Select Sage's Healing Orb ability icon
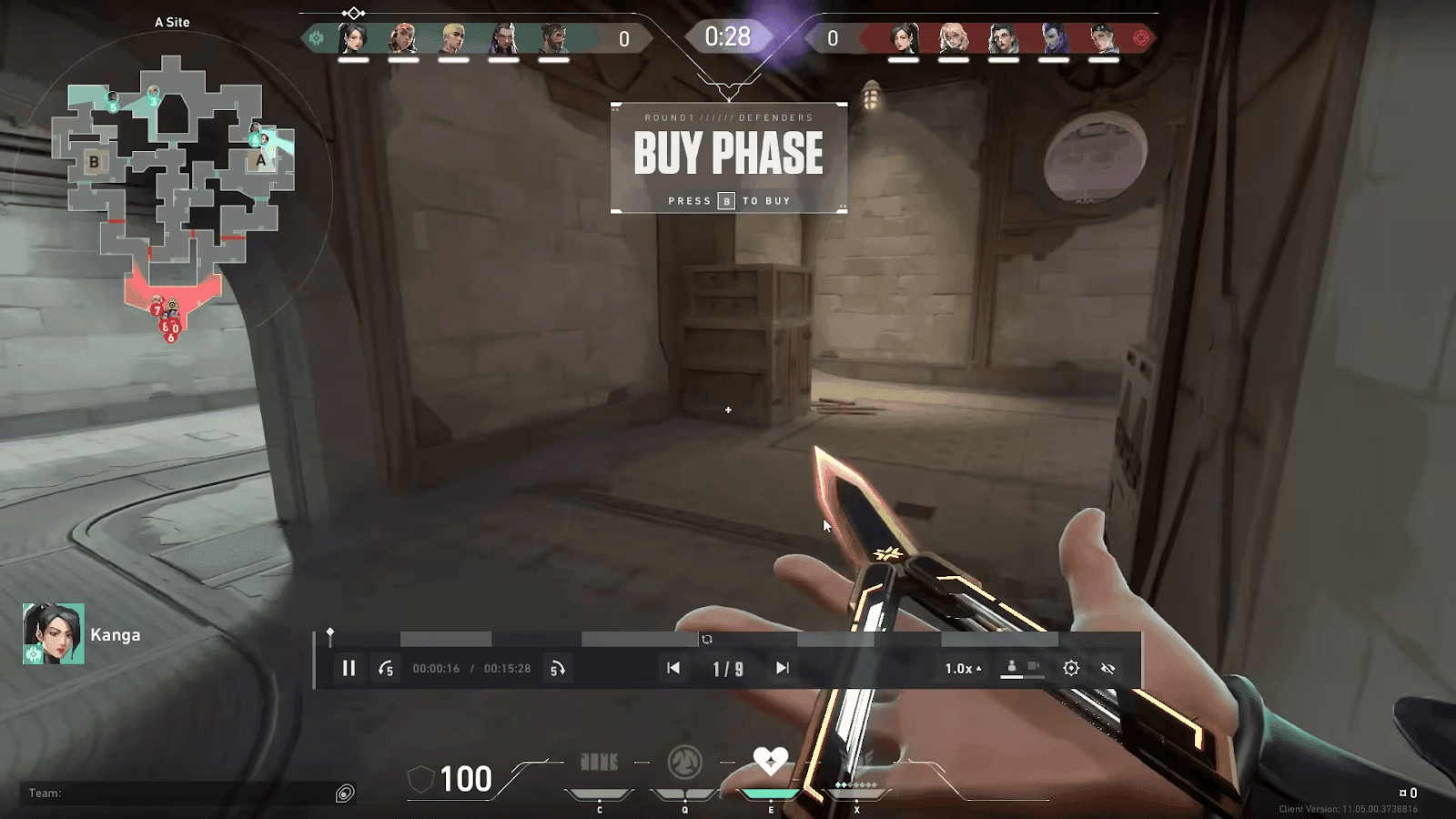 pos(770,761)
